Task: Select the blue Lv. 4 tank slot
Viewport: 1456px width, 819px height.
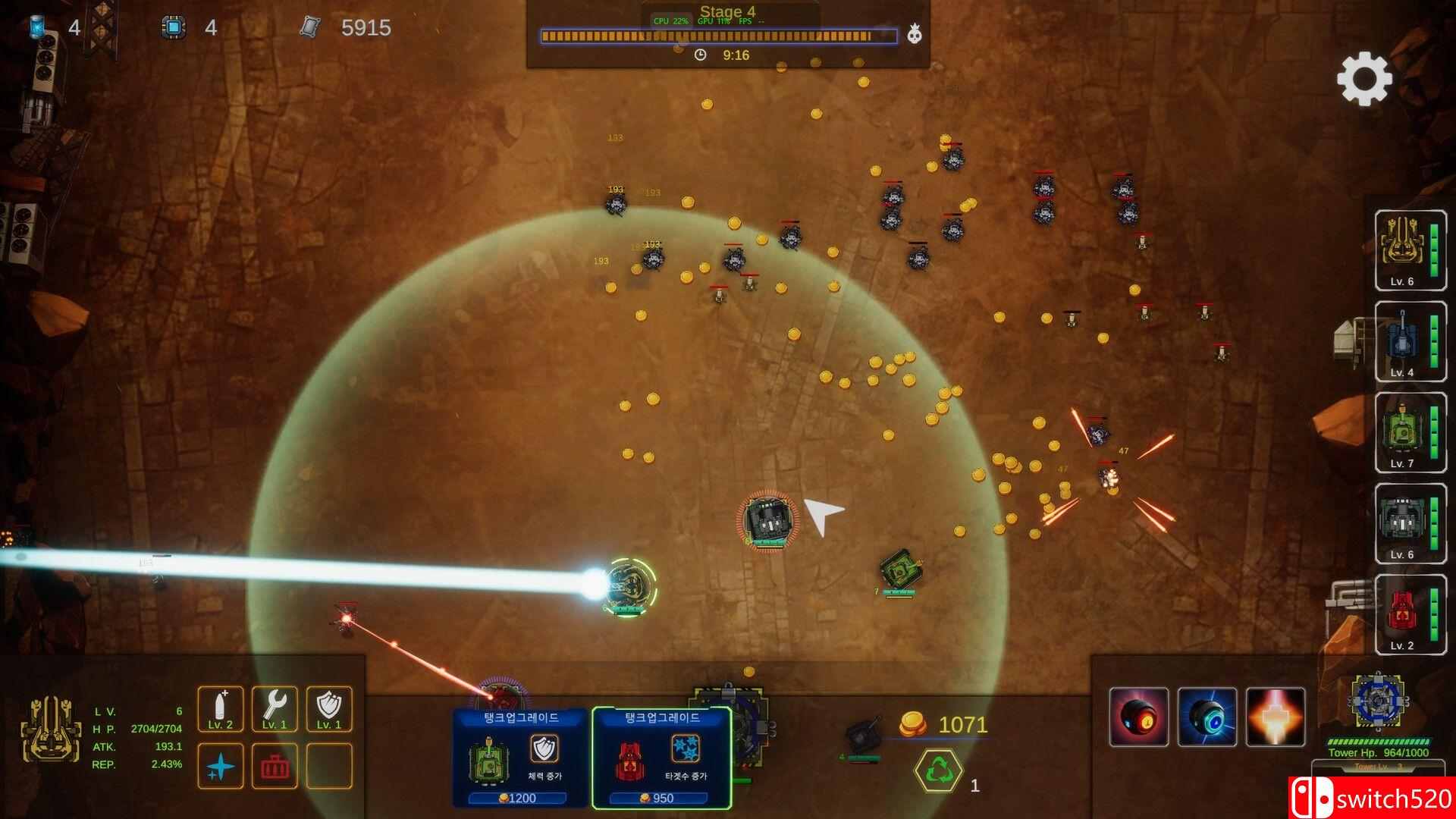Action: (x=1410, y=341)
